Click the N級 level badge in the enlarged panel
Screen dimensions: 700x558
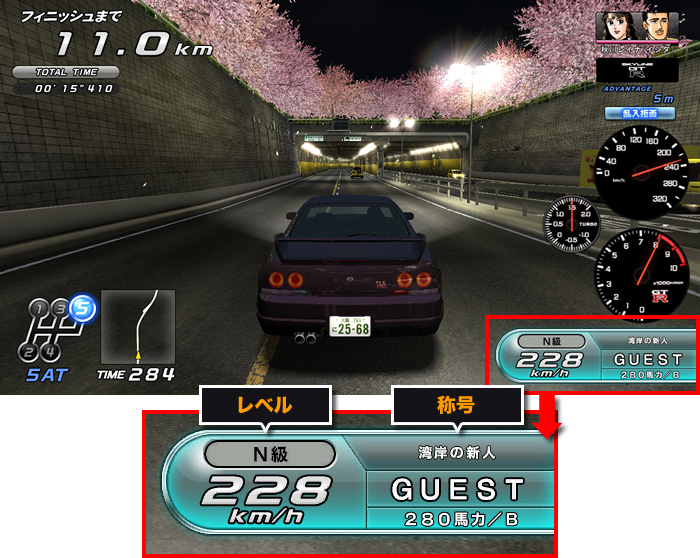(x=269, y=454)
